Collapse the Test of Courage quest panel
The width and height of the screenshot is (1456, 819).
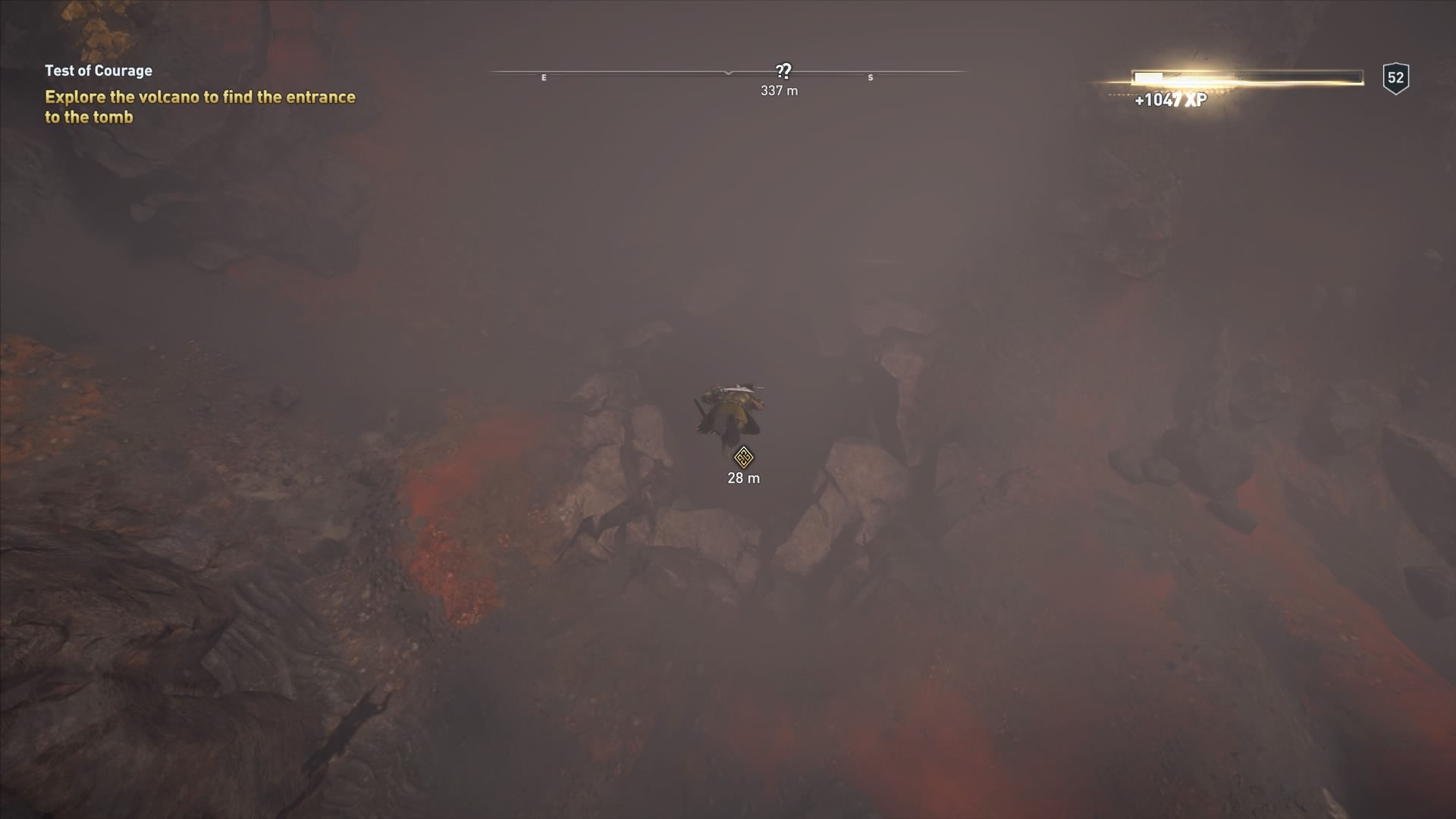coord(98,71)
